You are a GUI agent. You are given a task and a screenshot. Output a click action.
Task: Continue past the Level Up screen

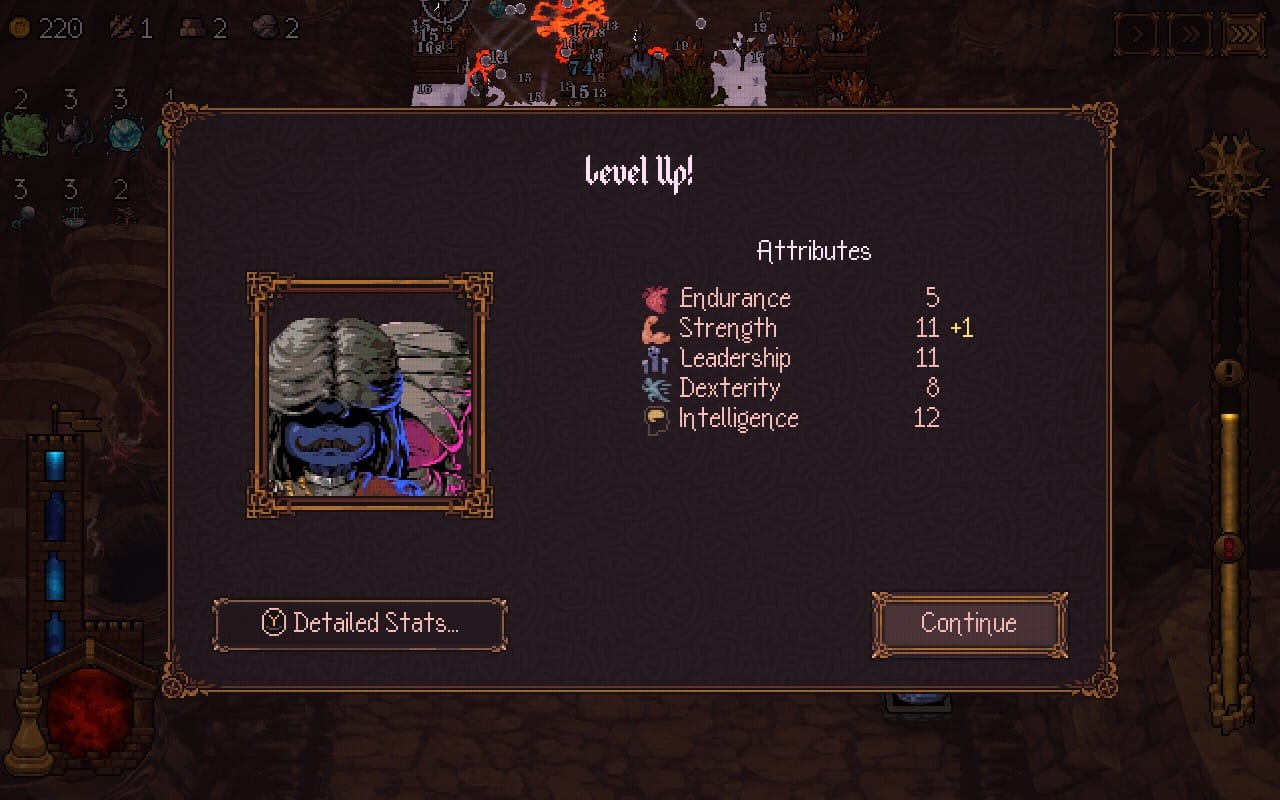(969, 624)
